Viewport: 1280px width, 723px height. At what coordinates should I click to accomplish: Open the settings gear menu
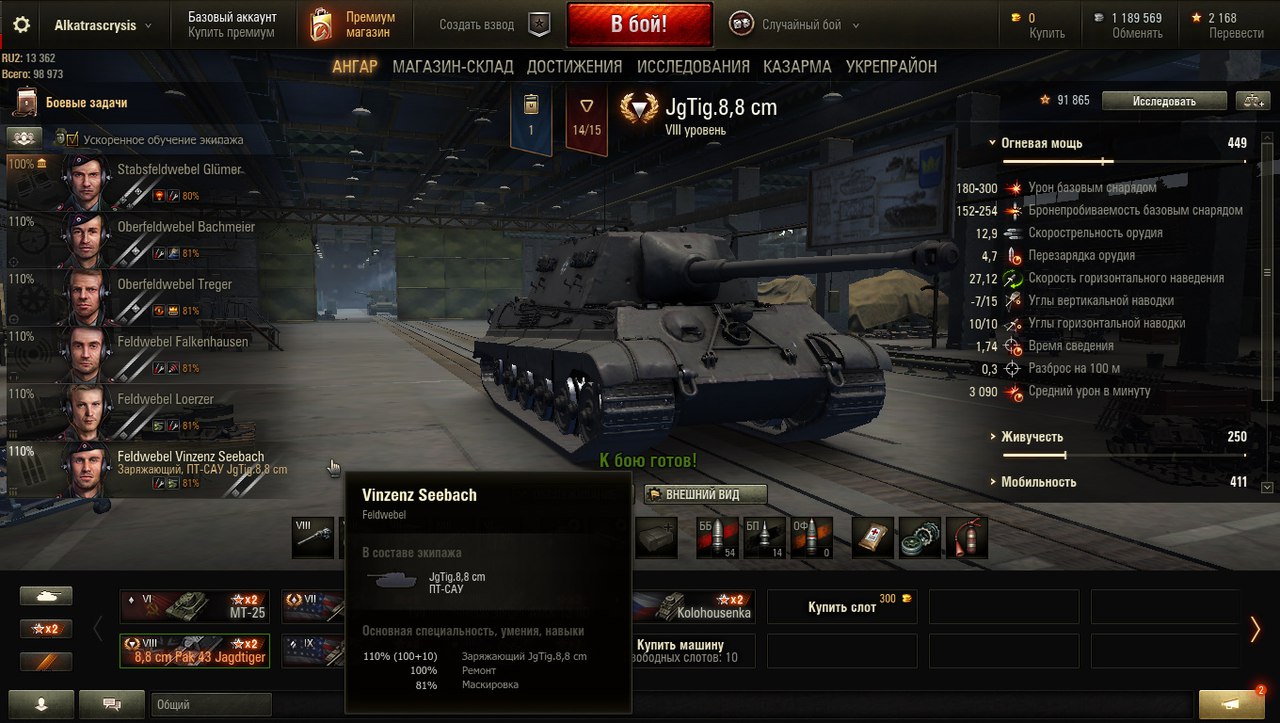tap(21, 25)
